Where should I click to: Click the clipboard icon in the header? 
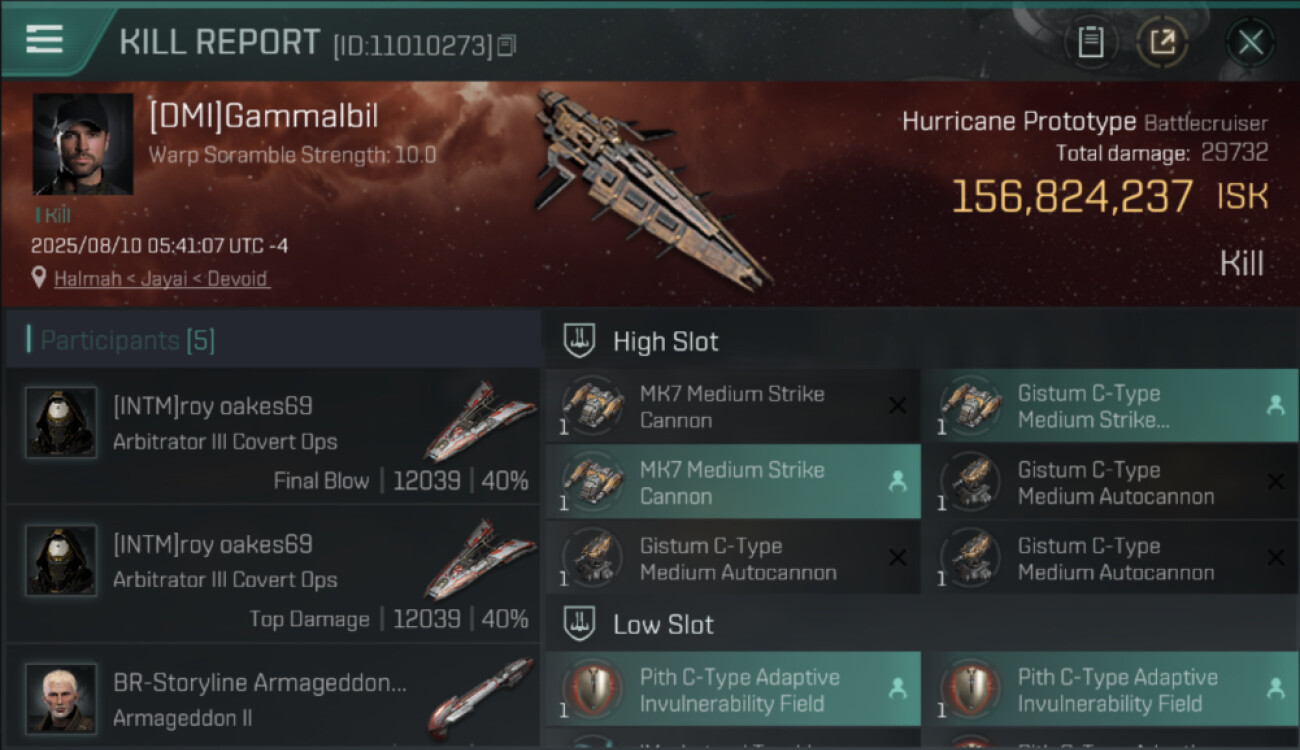click(x=1090, y=42)
